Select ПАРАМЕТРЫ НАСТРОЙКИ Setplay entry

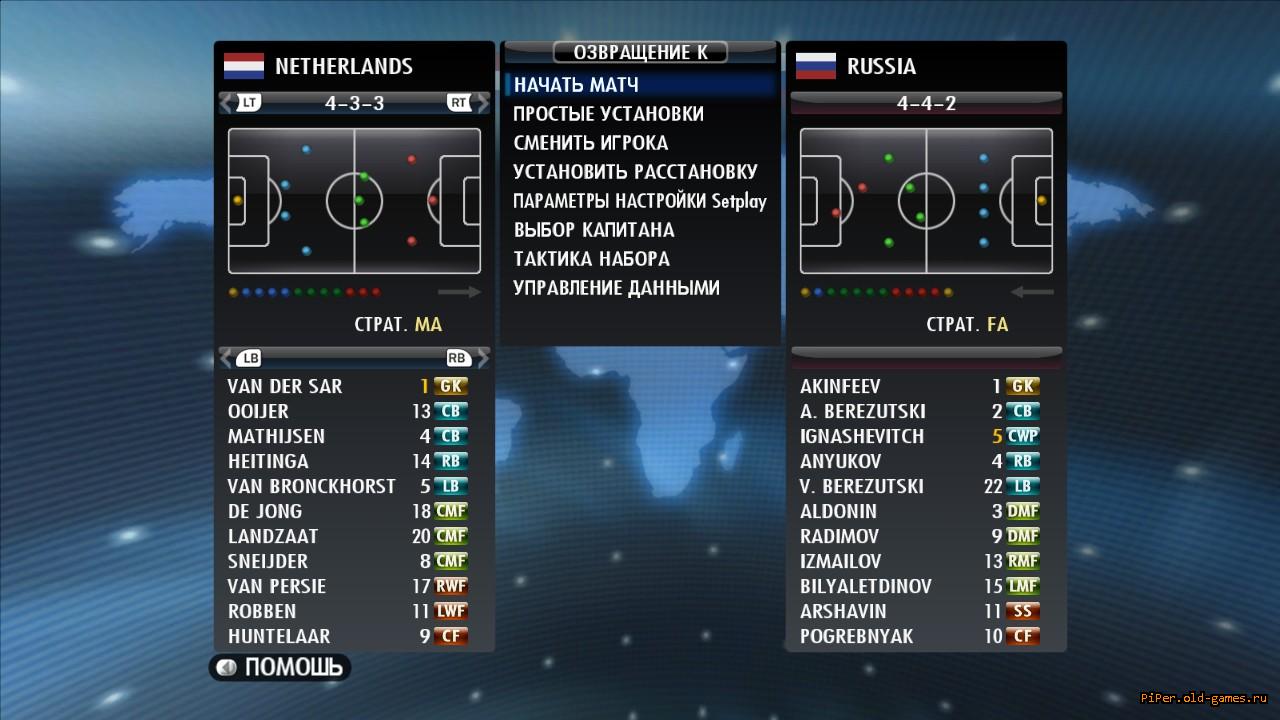click(639, 201)
